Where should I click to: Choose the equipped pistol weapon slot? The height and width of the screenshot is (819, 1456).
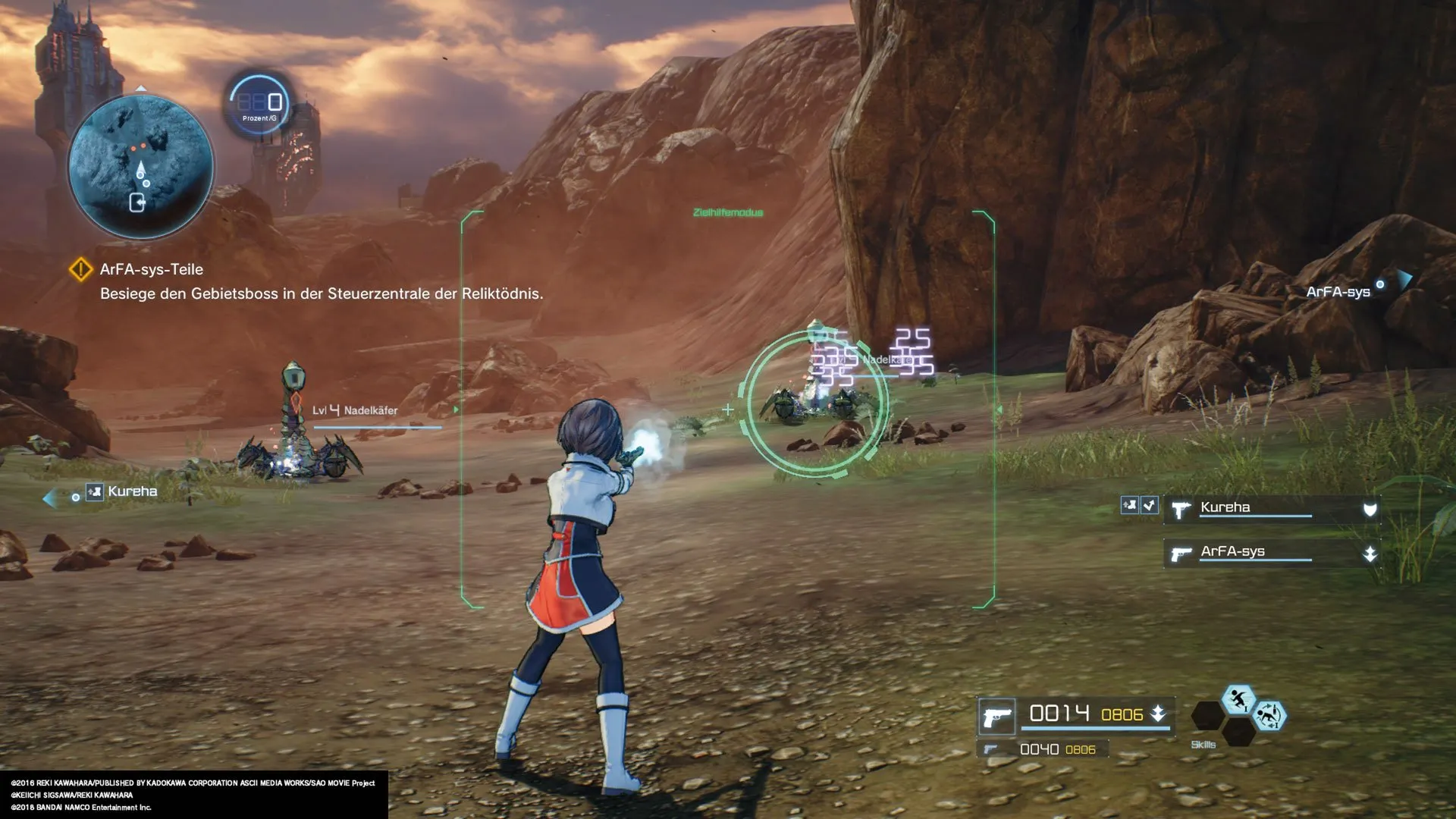(996, 717)
